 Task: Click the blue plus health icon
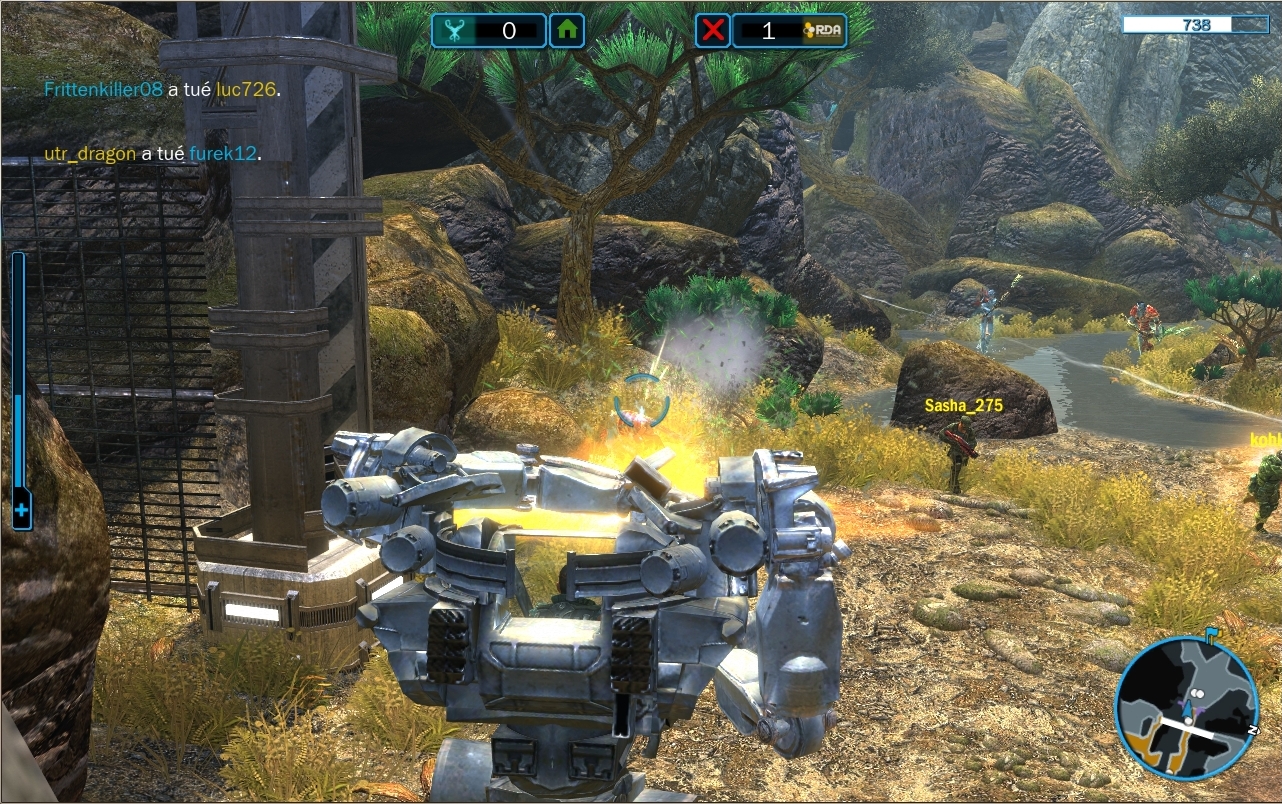tap(20, 513)
